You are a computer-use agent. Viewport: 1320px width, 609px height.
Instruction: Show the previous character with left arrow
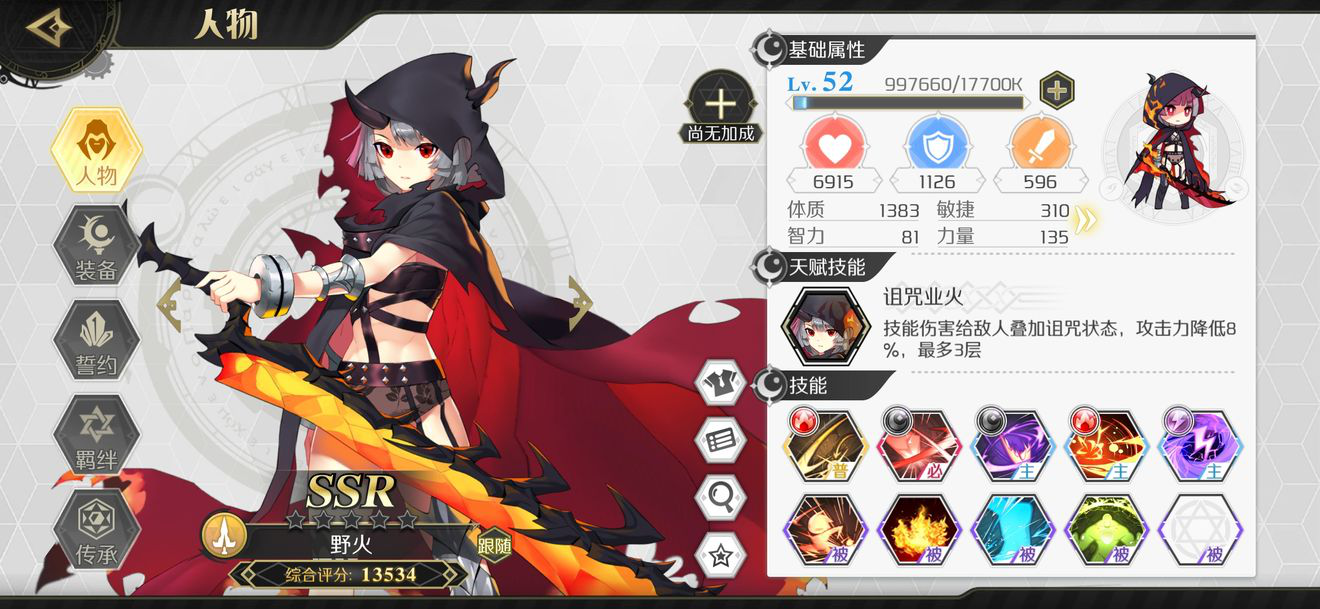click(x=170, y=304)
